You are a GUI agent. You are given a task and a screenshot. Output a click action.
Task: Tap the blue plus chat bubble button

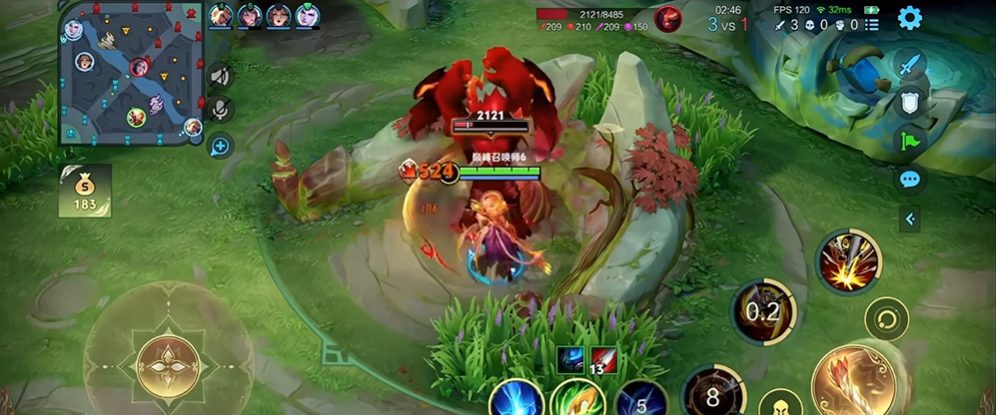coord(220,146)
